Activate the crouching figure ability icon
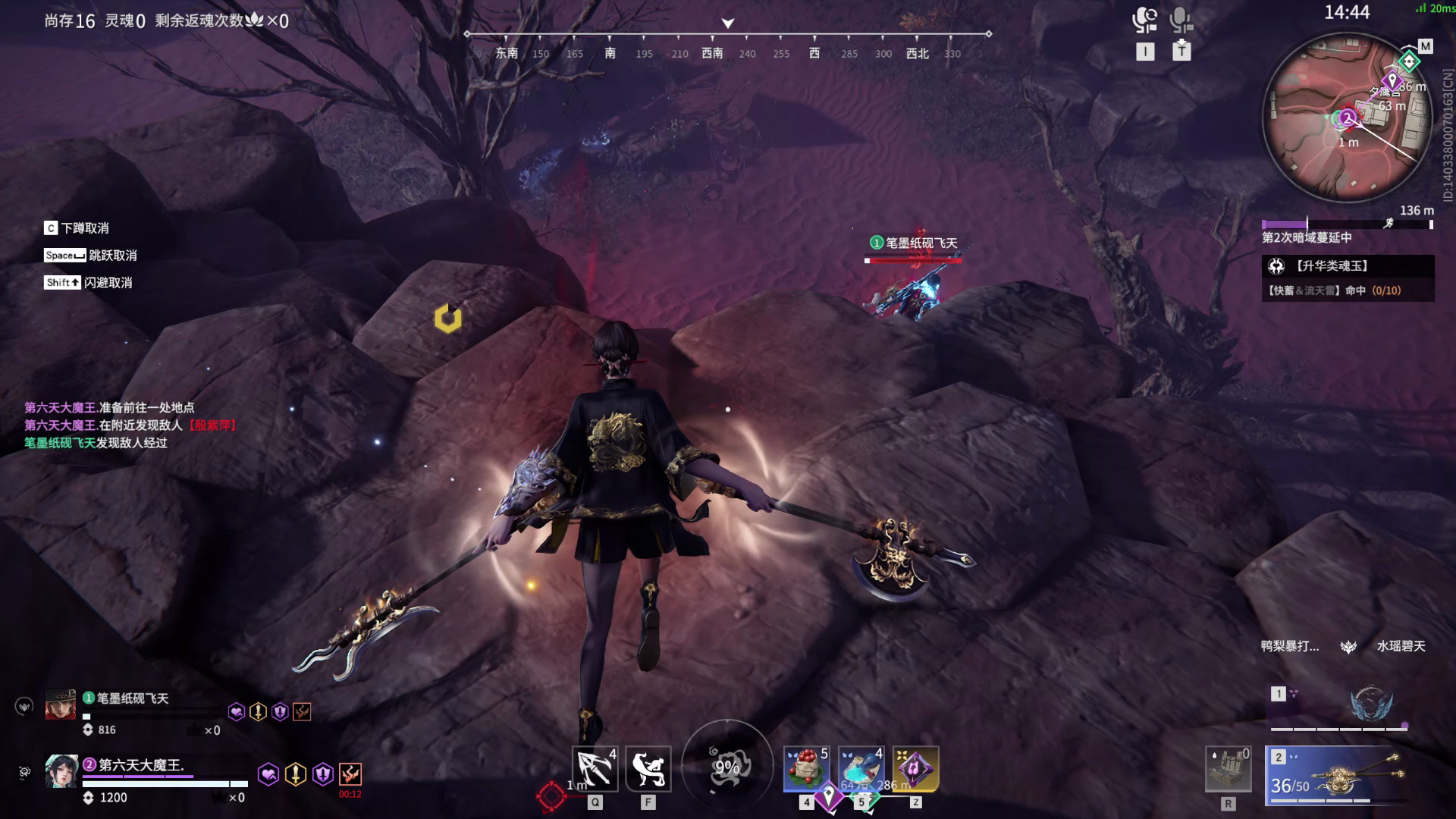Screen dimensions: 1456x819 pyautogui.click(x=648, y=769)
